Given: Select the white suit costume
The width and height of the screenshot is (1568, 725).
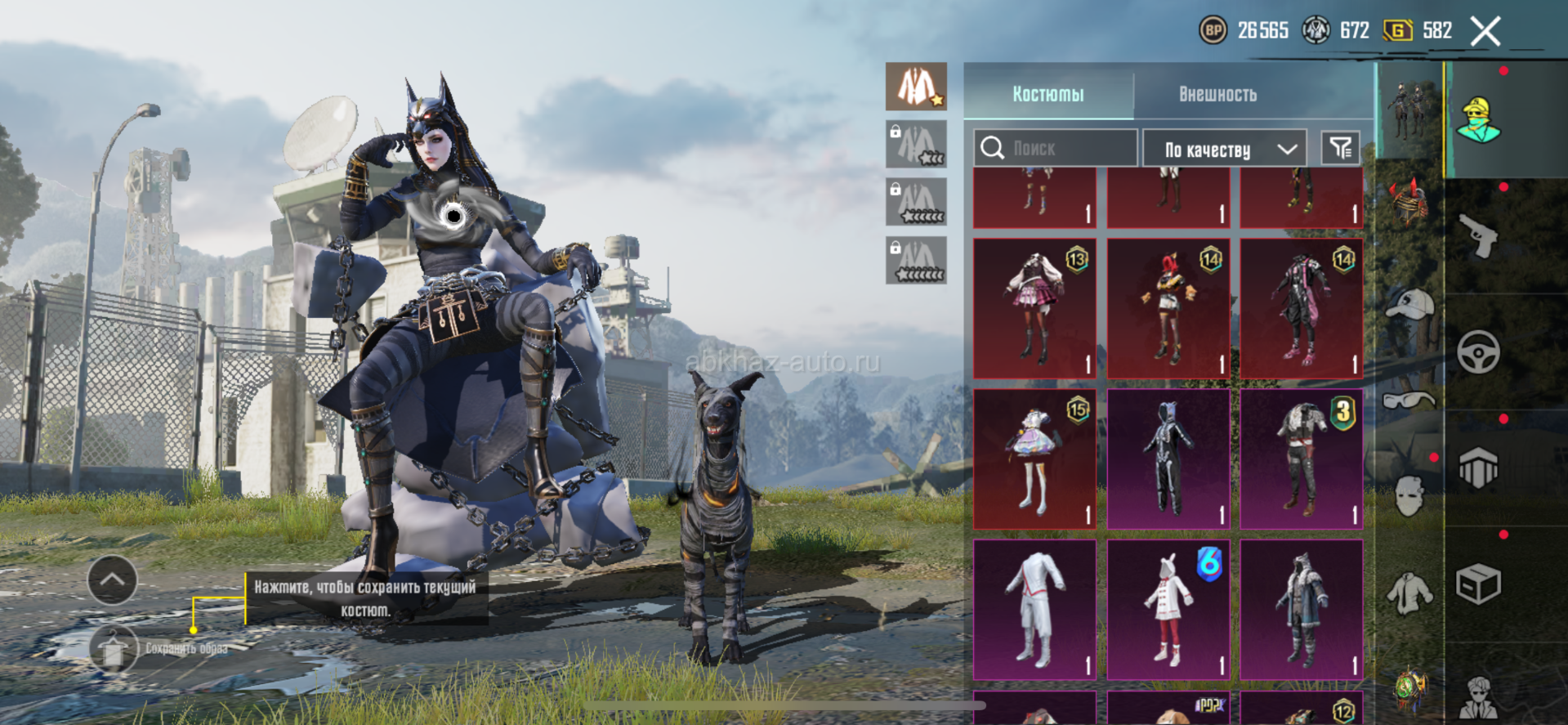Looking at the screenshot, I should pos(1034,609).
